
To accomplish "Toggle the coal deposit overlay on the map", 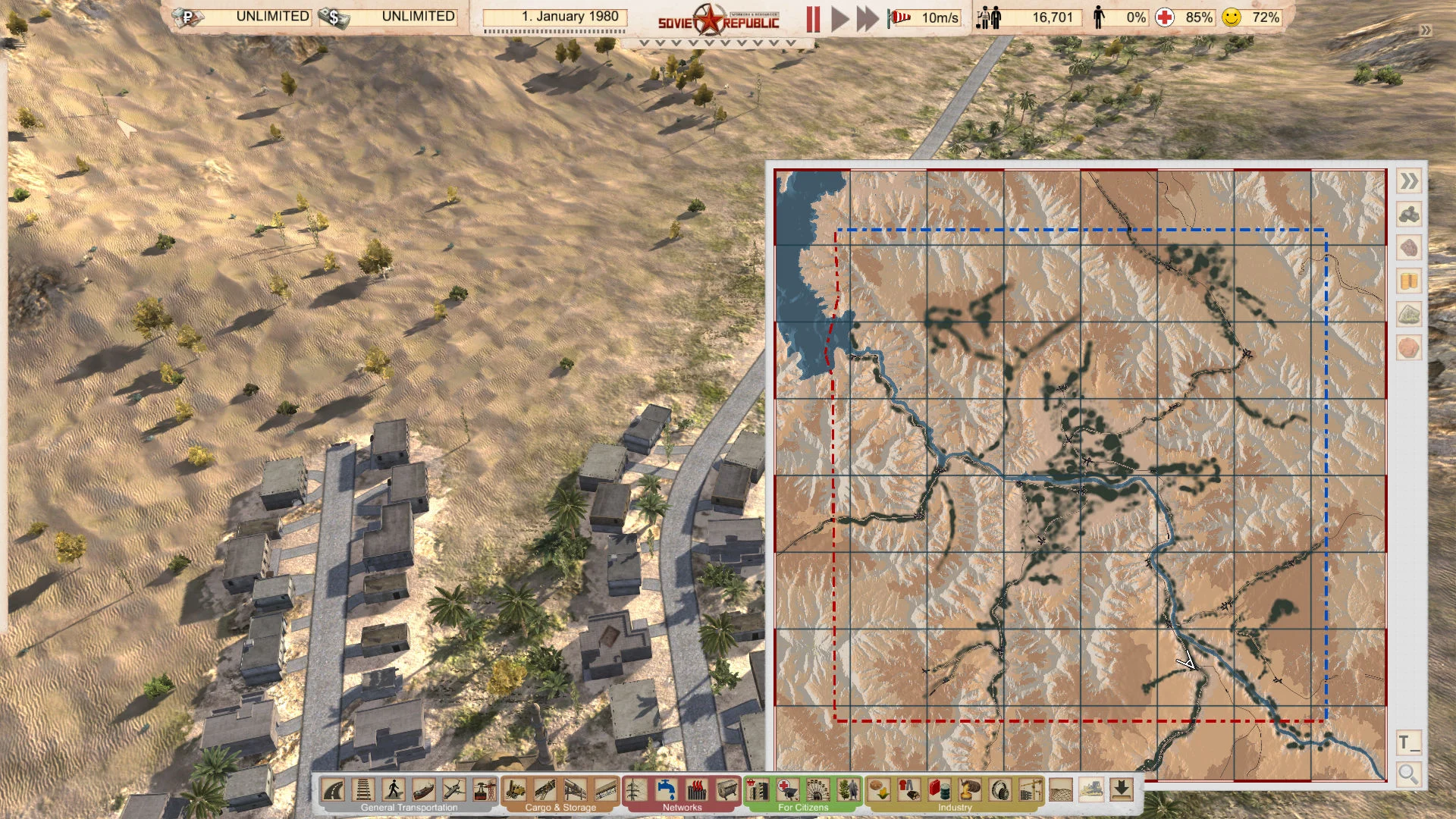I will click(x=1409, y=213).
